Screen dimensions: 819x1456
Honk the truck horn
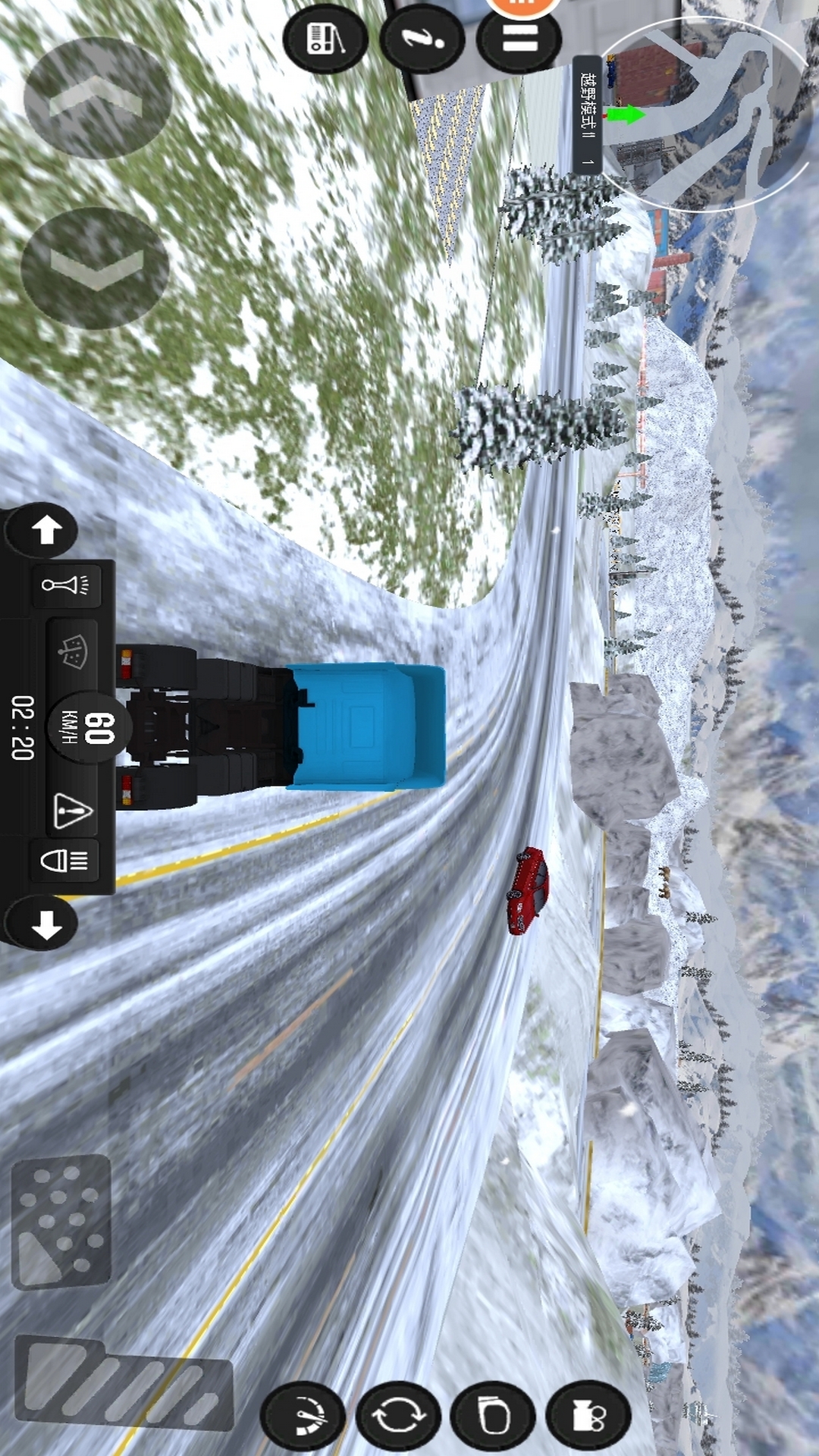(66, 585)
